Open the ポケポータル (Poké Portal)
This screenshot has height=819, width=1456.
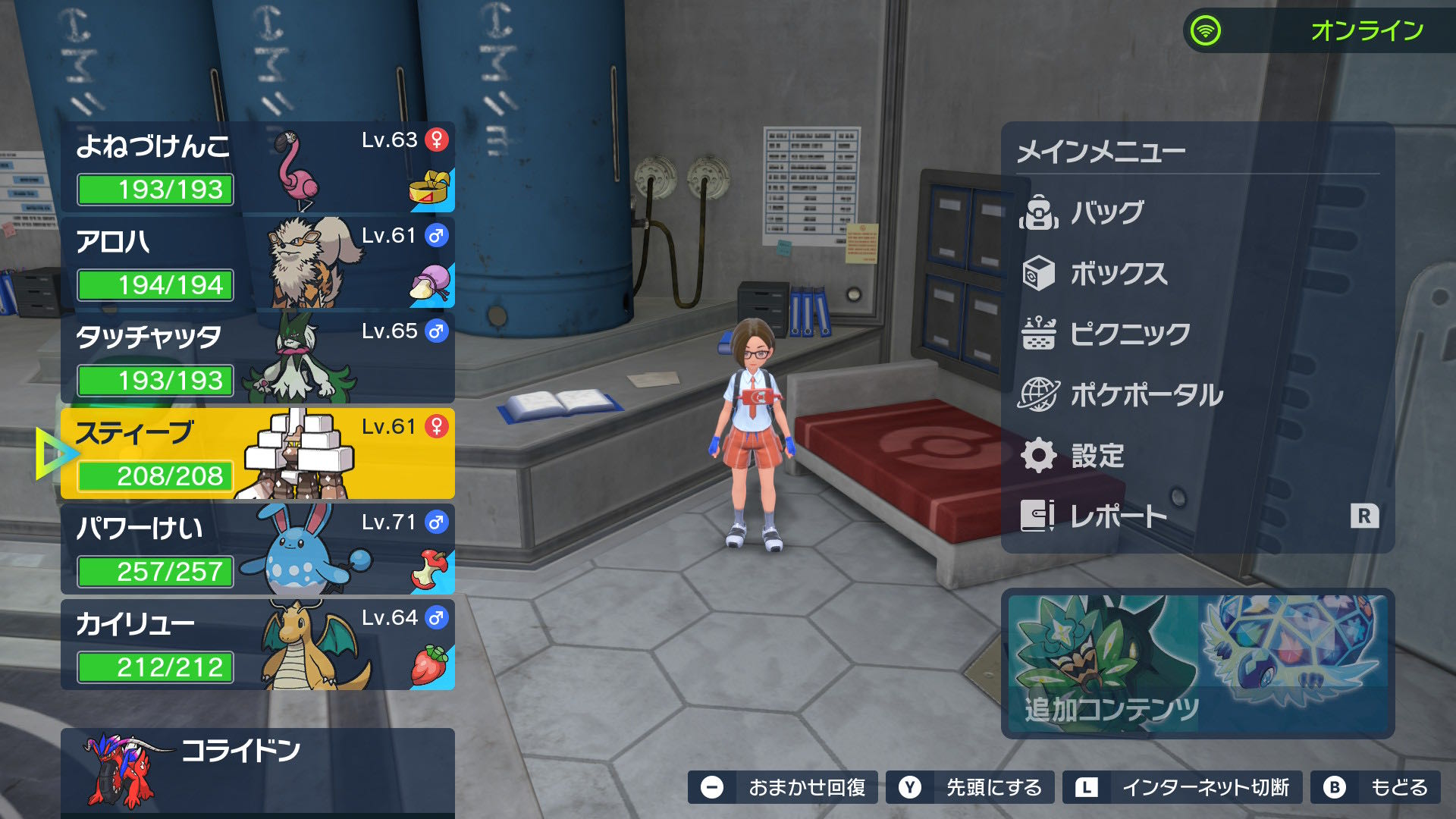(1147, 395)
